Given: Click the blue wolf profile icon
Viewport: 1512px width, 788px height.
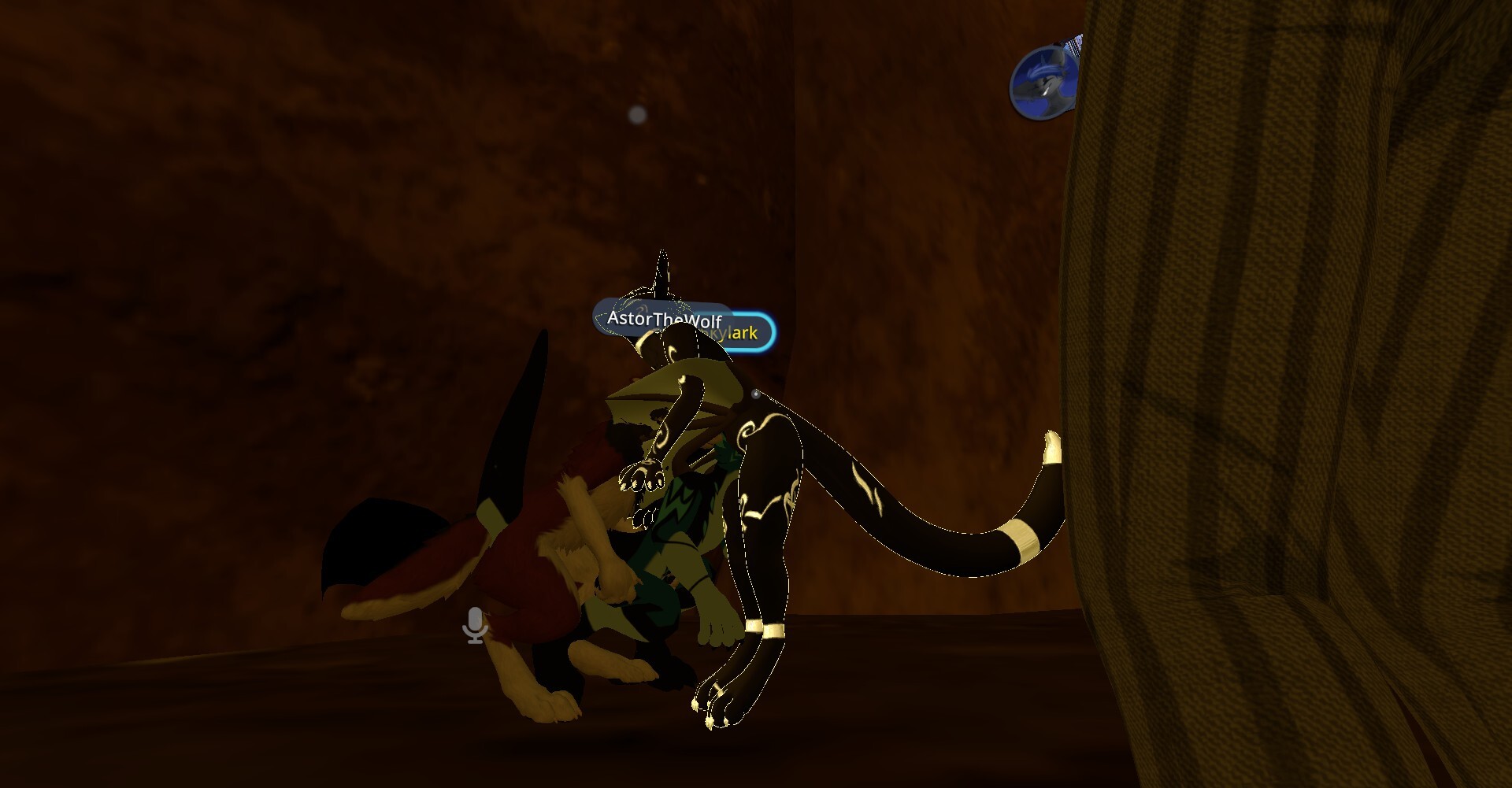Looking at the screenshot, I should (x=1044, y=81).
